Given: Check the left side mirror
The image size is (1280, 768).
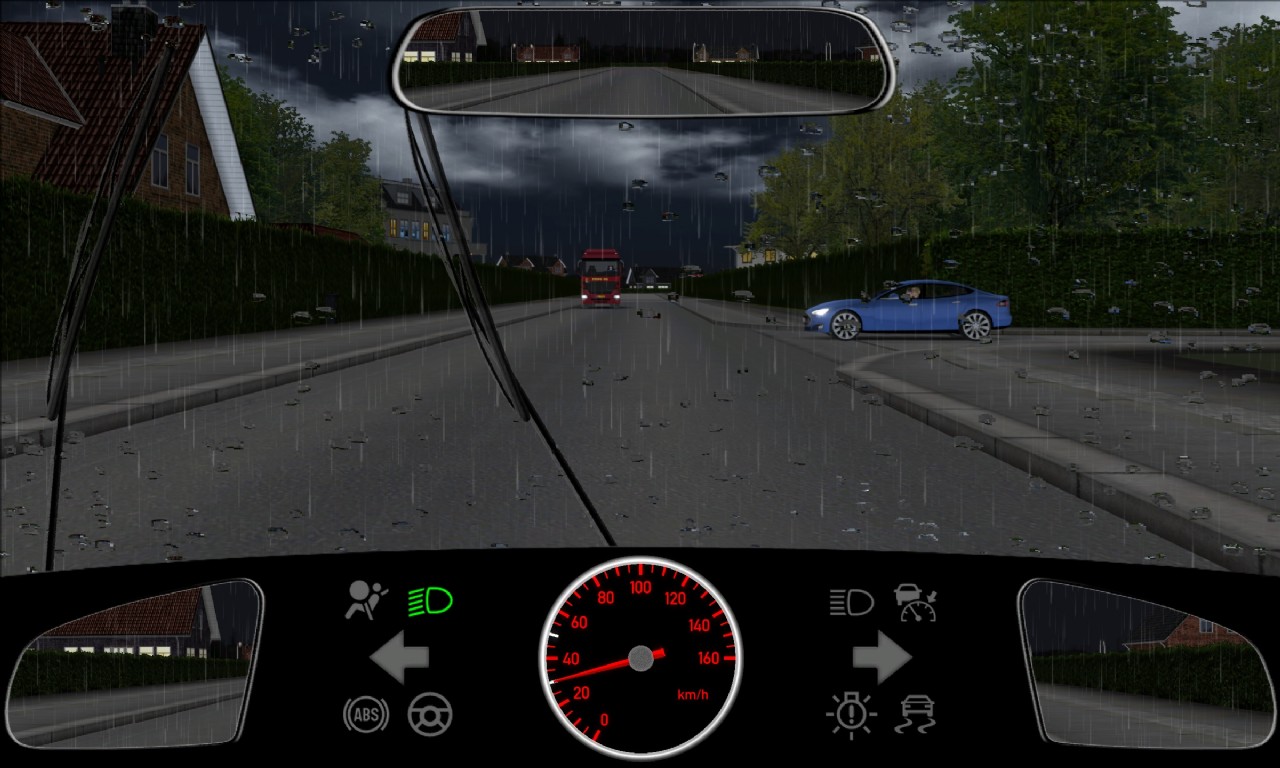Looking at the screenshot, I should [134, 664].
